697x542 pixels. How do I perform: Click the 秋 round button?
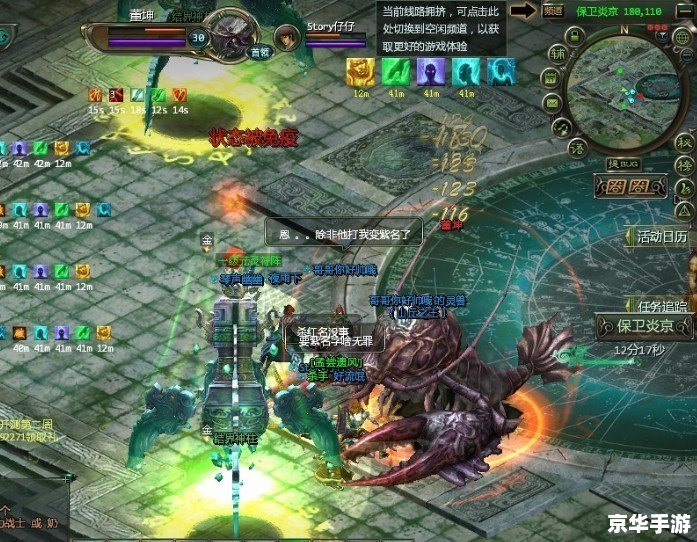(682, 142)
